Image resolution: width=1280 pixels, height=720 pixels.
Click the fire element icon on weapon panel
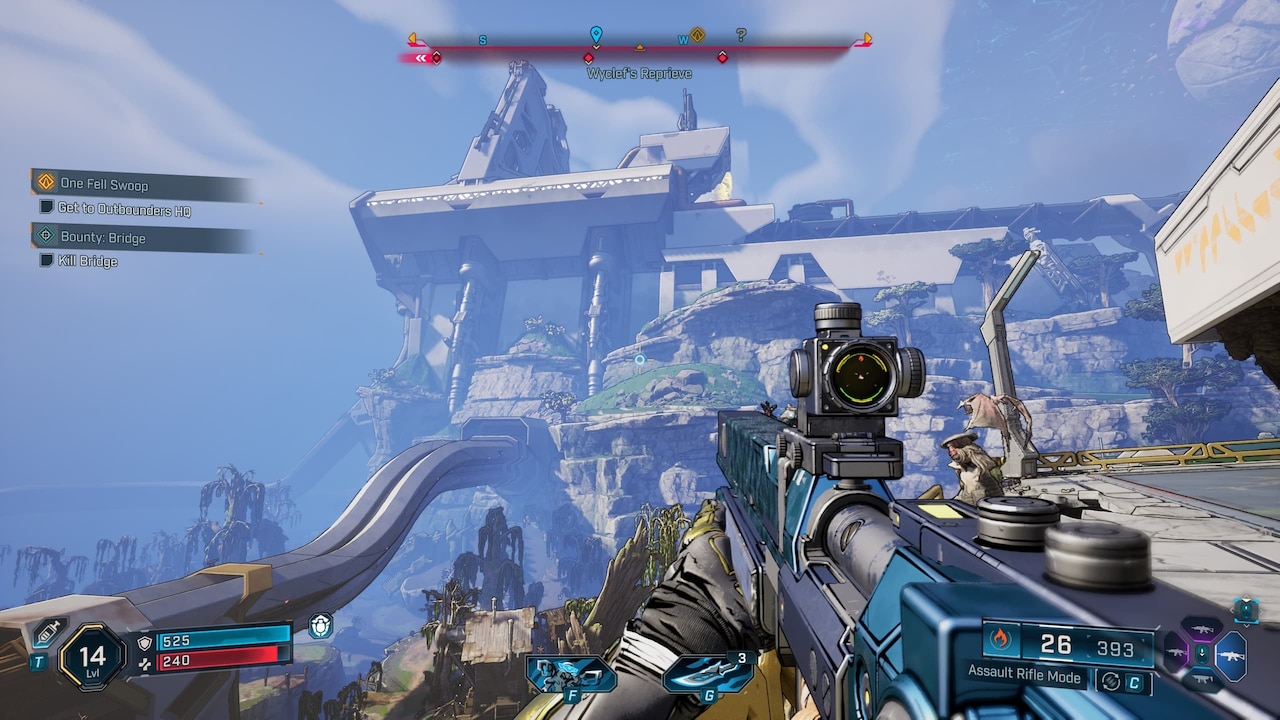coord(1001,638)
